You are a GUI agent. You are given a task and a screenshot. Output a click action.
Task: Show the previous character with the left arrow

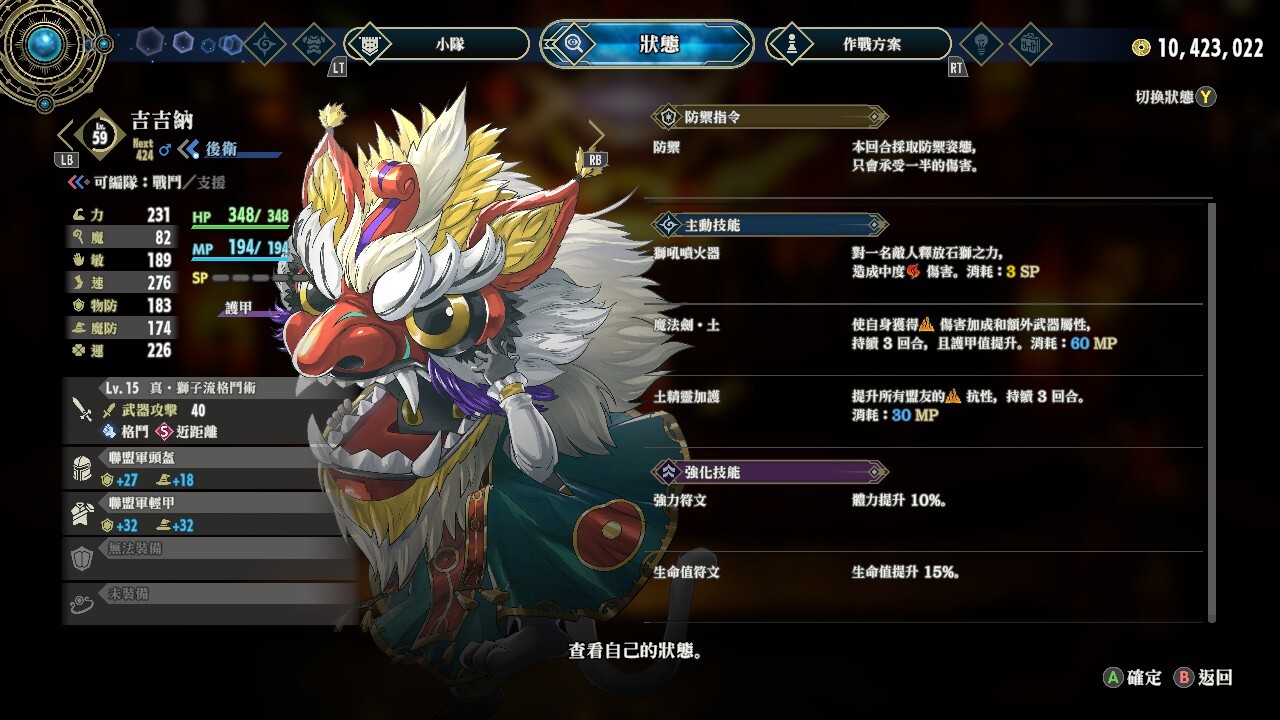point(66,135)
